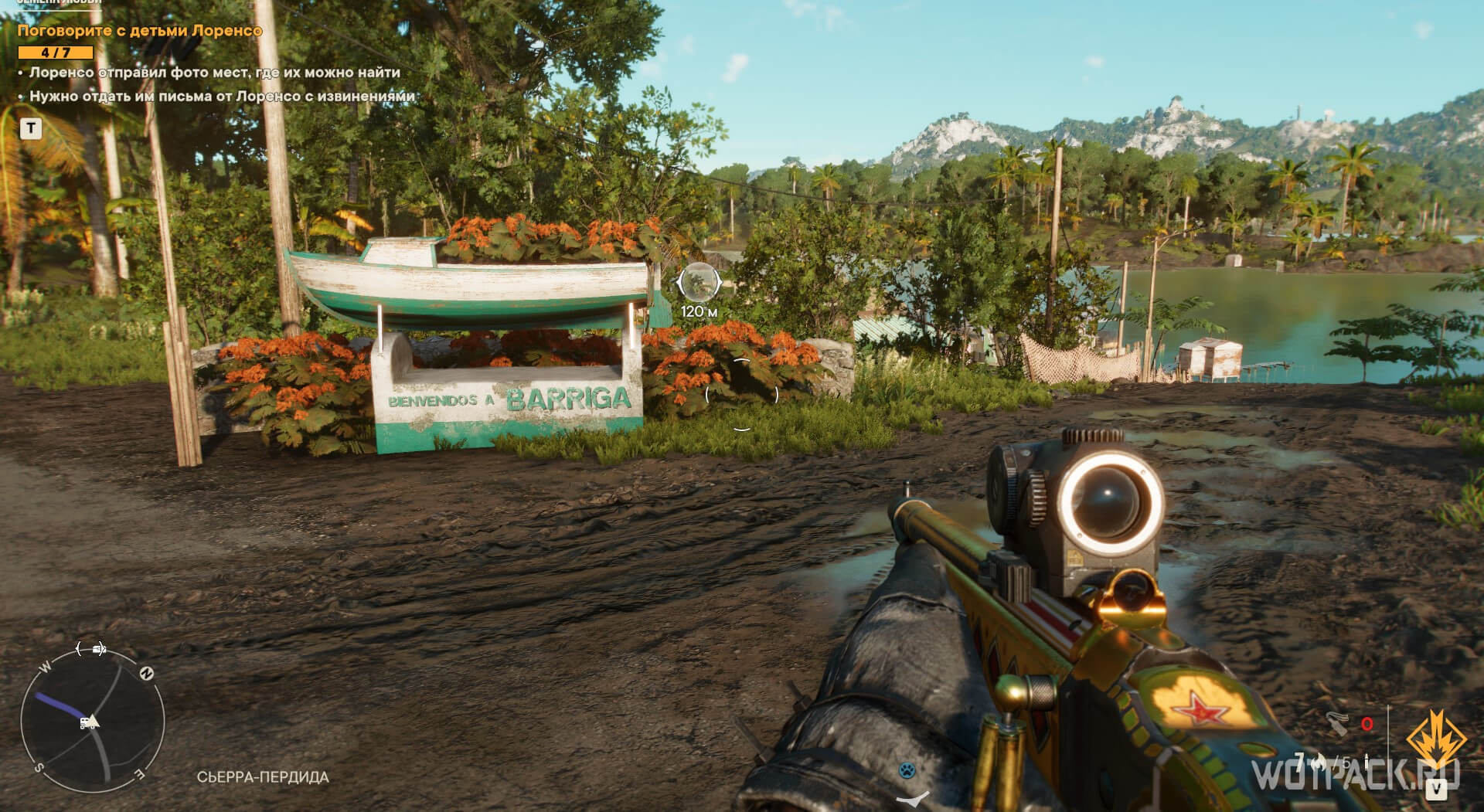Viewport: 1484px width, 812px height.
Task: Click the north indicator on the compass
Action: pos(146,674)
